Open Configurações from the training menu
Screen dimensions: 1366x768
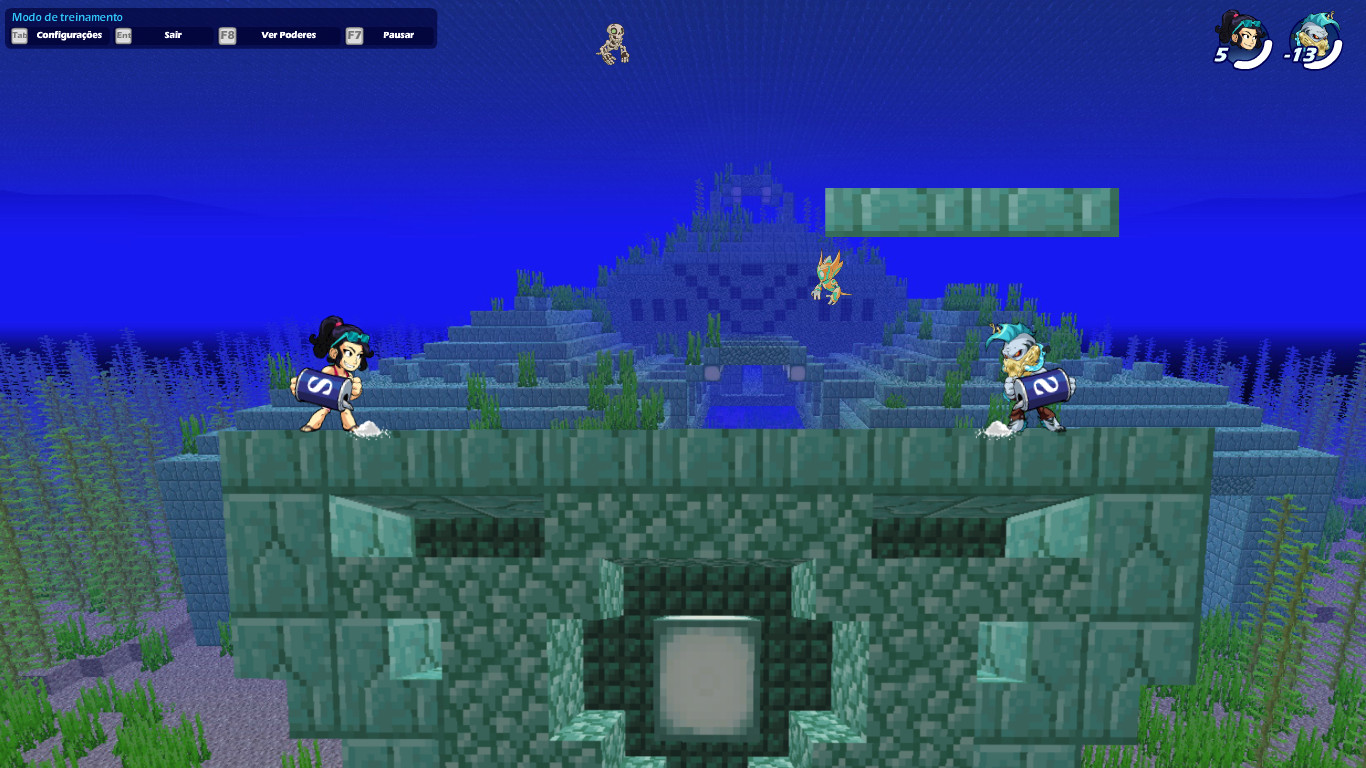[x=68, y=35]
